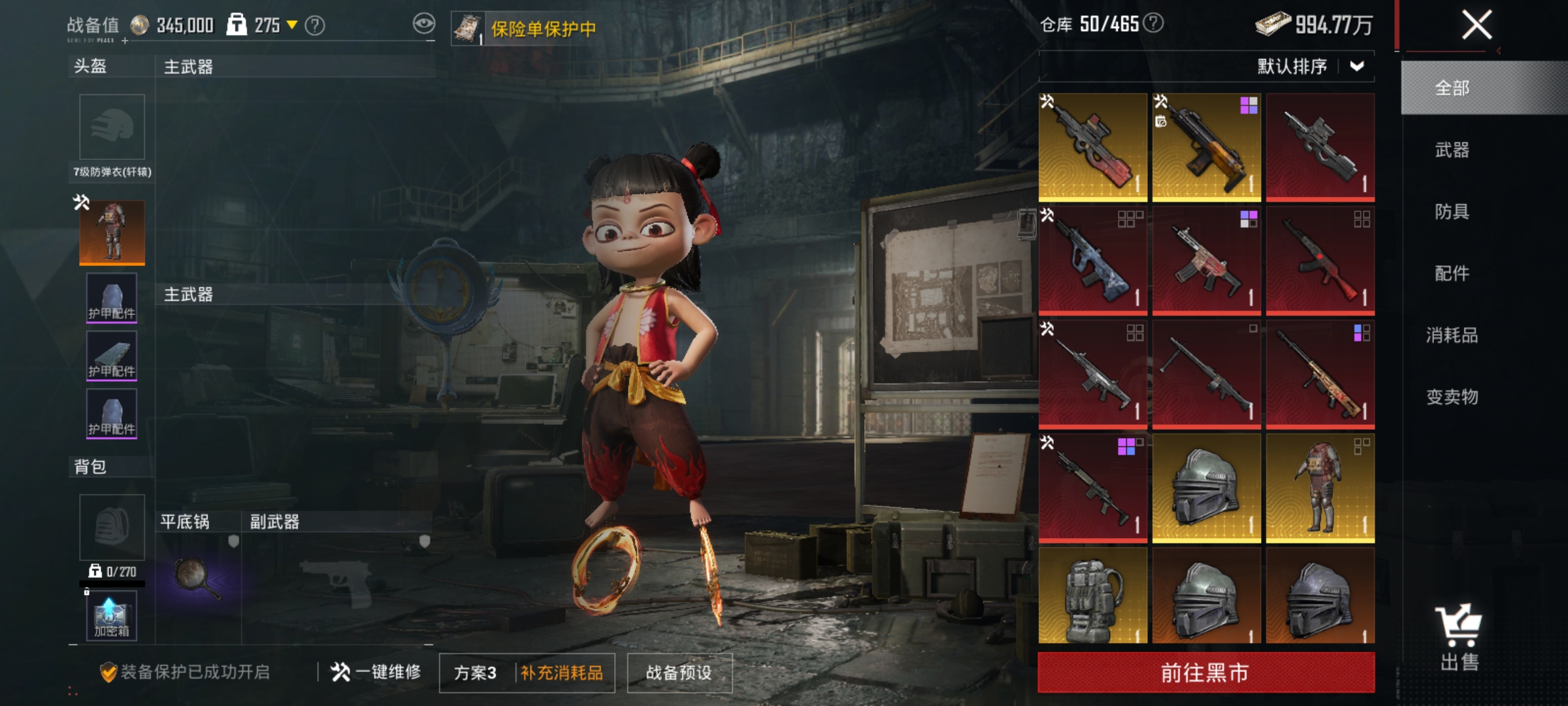Show the 配件 attachments category
The height and width of the screenshot is (706, 1568).
(x=1452, y=273)
